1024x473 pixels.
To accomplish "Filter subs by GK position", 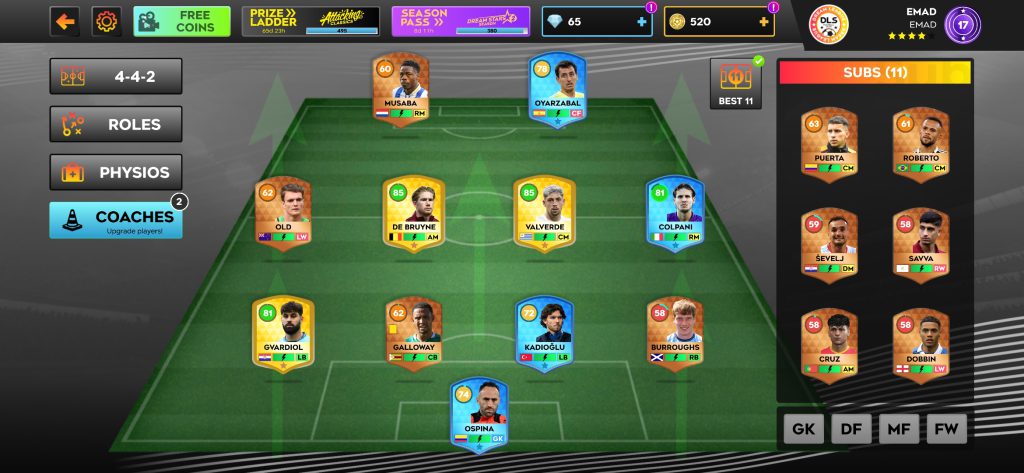I will (x=803, y=428).
